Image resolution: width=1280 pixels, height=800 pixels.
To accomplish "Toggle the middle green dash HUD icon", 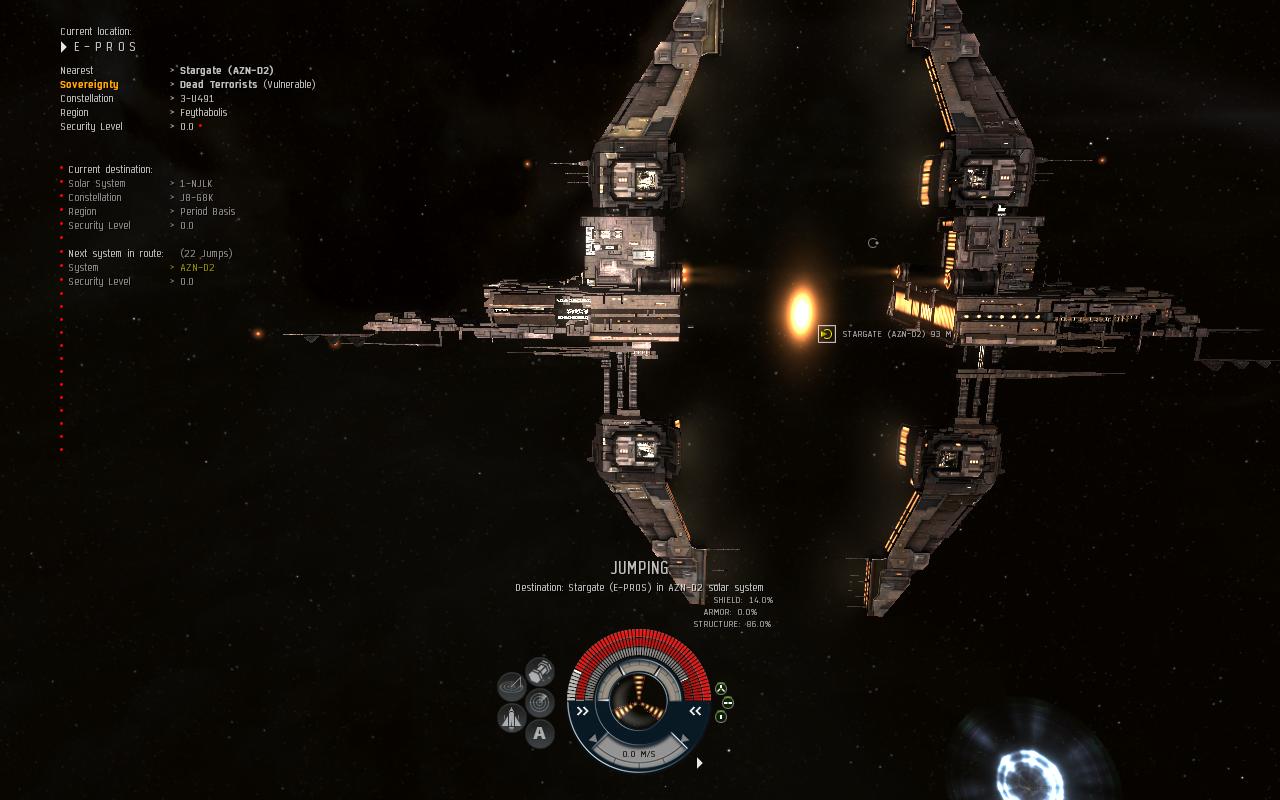I will (x=728, y=702).
